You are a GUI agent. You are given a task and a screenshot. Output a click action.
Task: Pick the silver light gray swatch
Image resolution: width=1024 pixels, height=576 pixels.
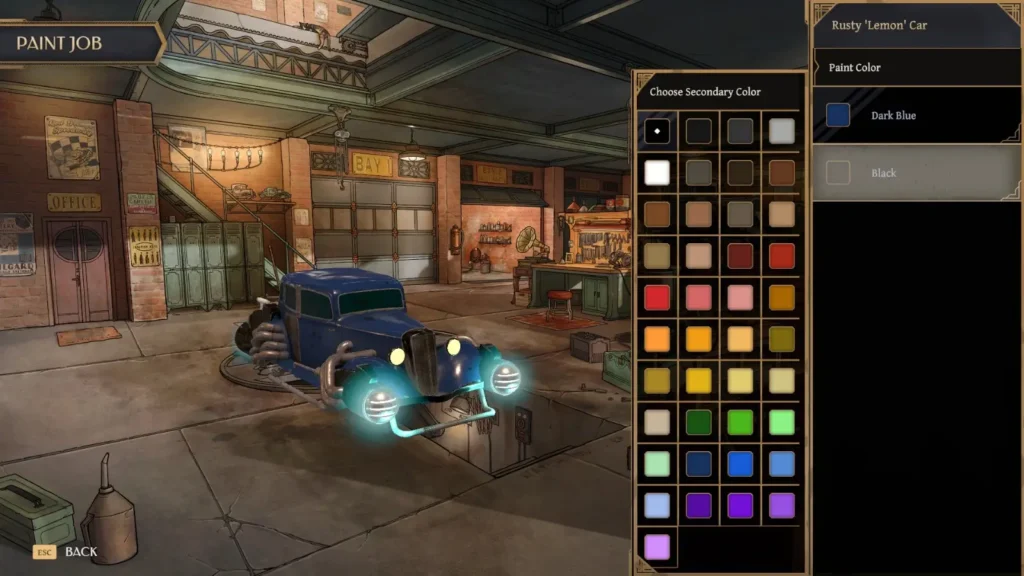(782, 131)
